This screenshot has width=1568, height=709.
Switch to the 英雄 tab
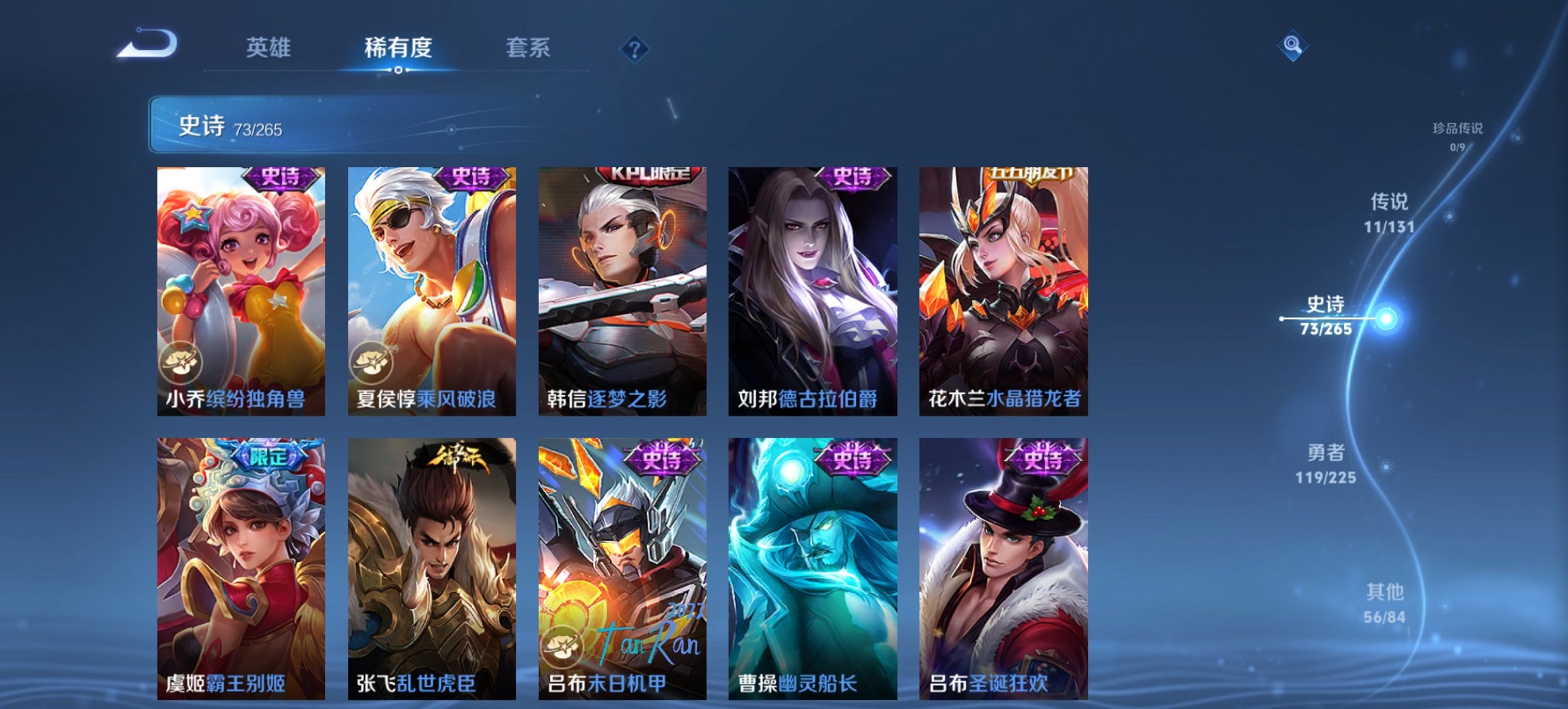[270, 48]
